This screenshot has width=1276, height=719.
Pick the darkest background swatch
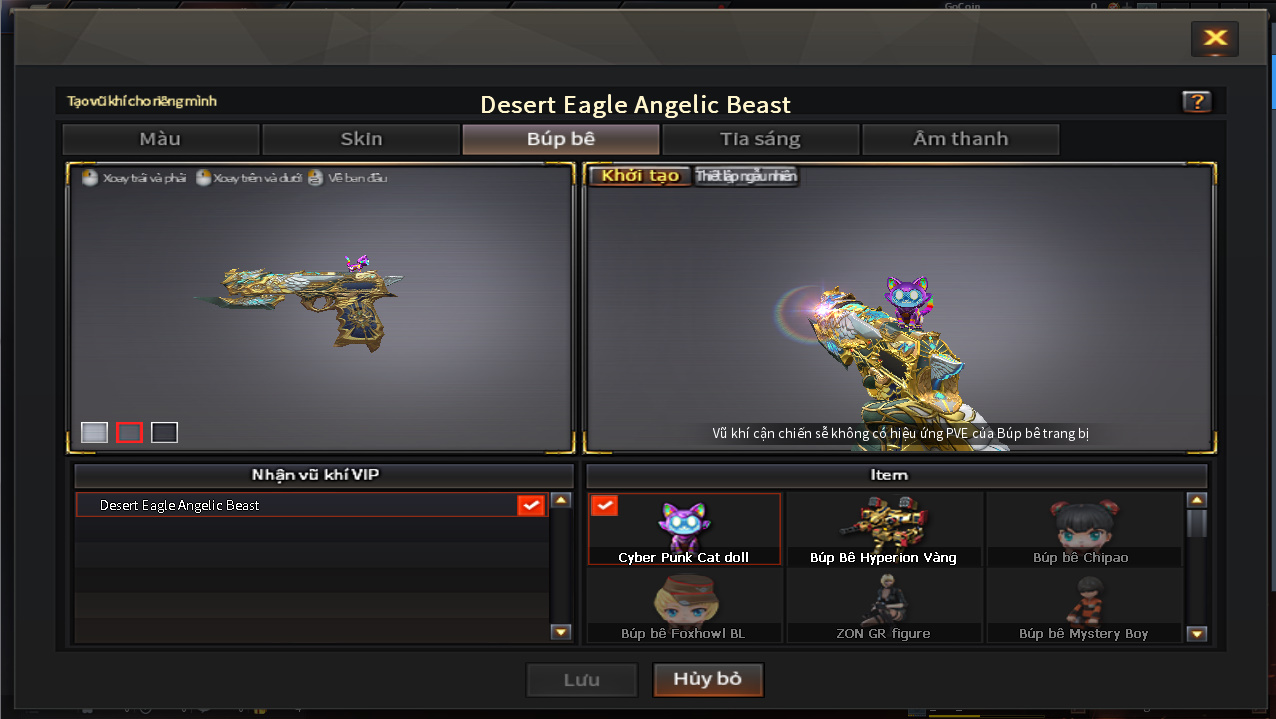[164, 432]
